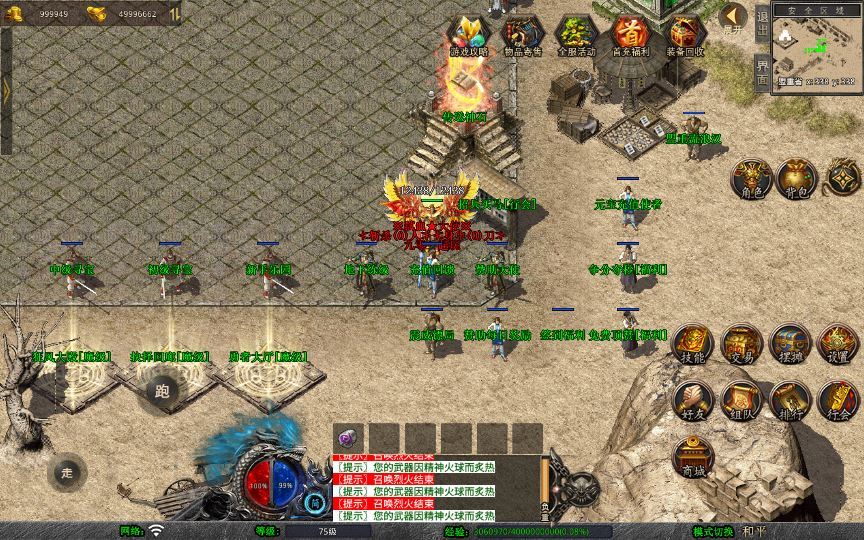This screenshot has height=540, width=864.
Task: Open the 组队 team menu
Action: (741, 399)
